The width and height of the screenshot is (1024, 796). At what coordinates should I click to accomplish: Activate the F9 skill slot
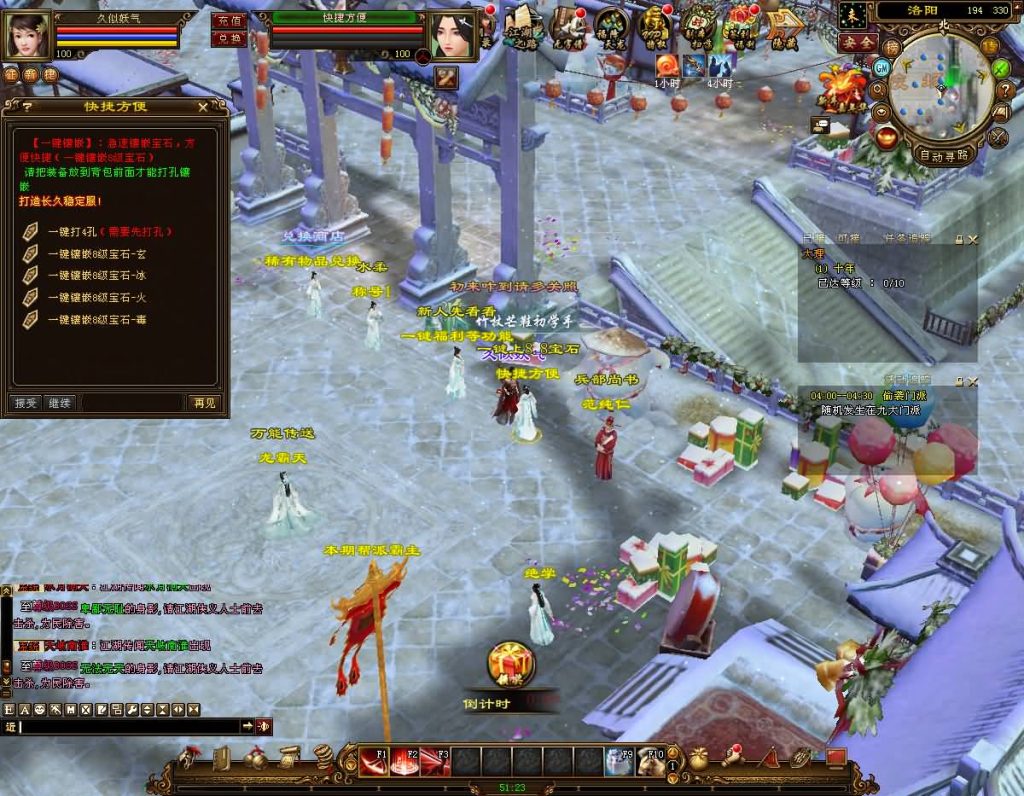(618, 761)
